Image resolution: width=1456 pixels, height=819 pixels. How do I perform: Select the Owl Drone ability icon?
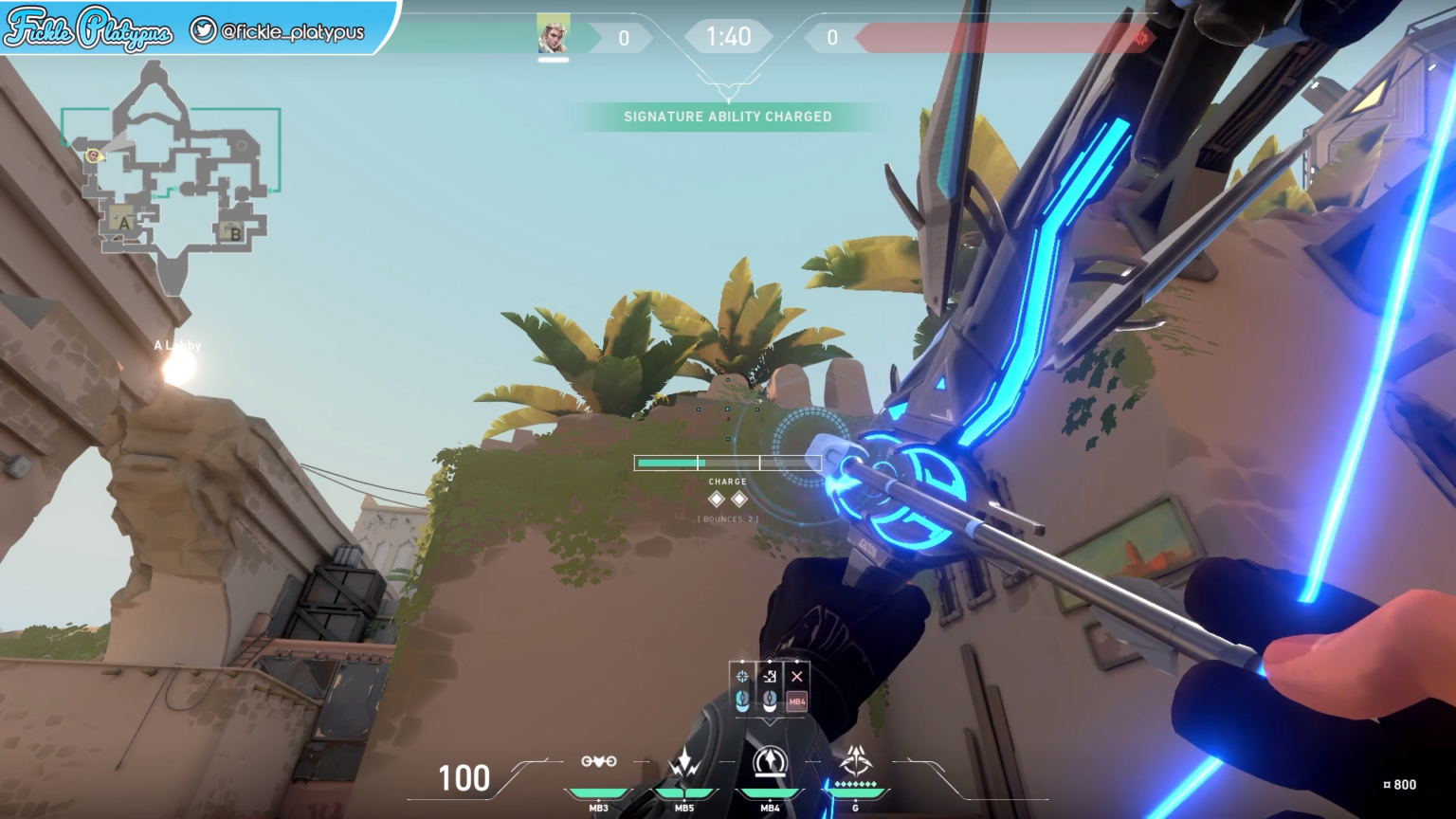click(599, 759)
